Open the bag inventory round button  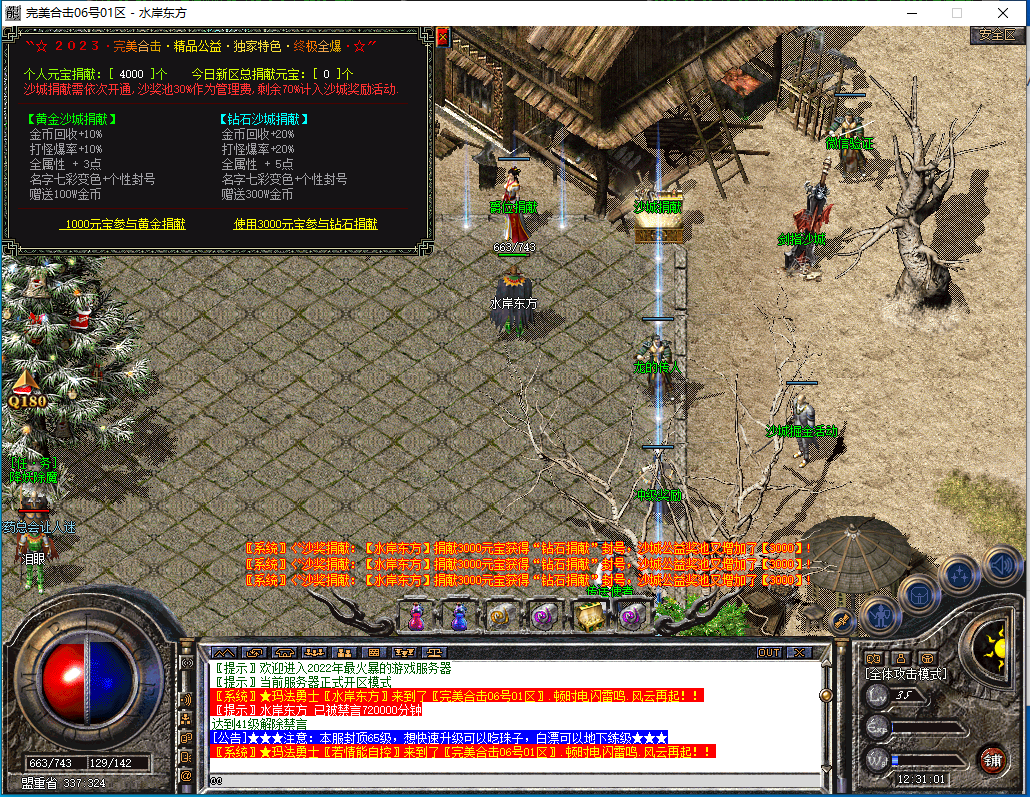coord(919,595)
